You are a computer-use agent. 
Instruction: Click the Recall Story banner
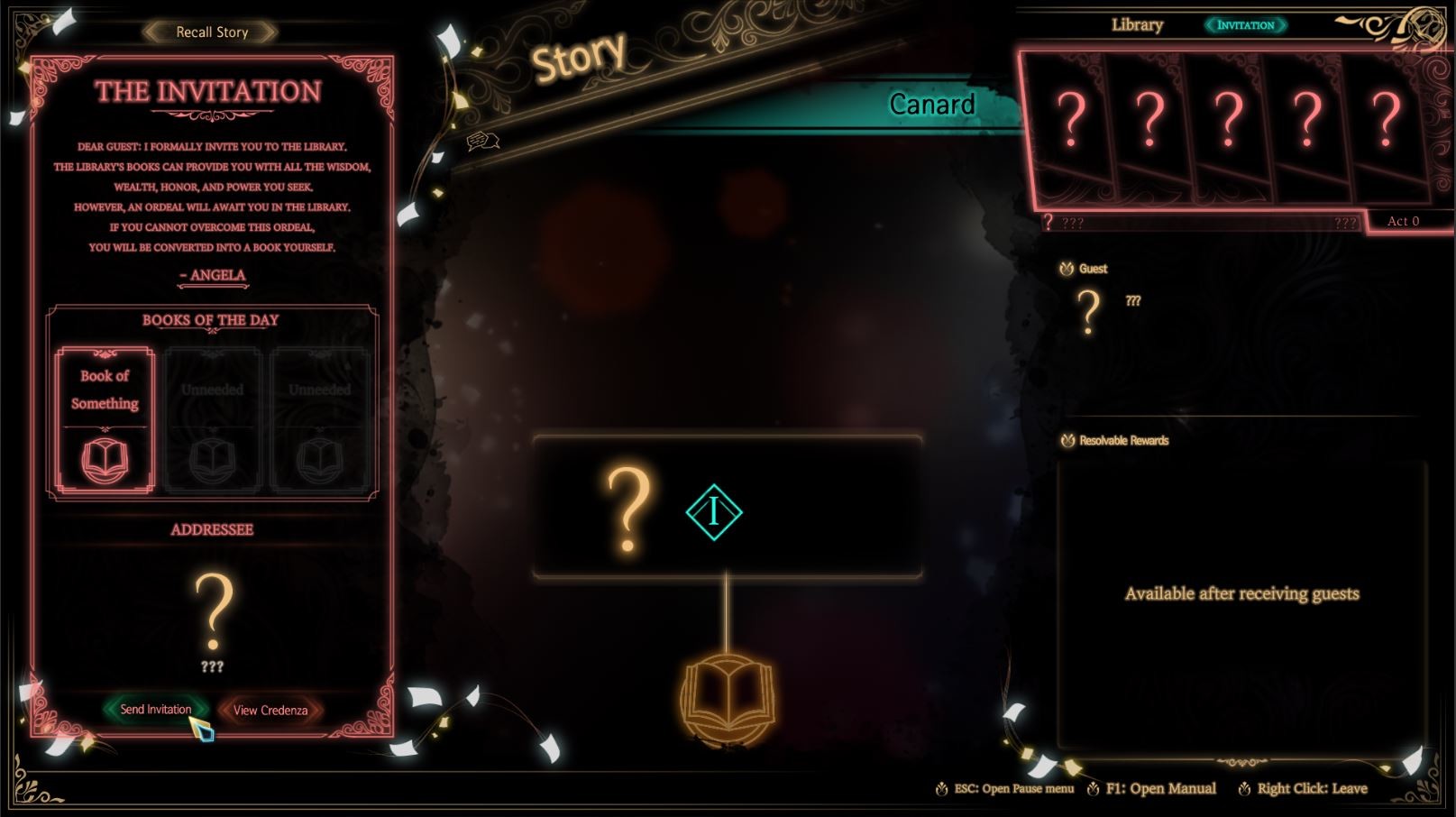(213, 32)
